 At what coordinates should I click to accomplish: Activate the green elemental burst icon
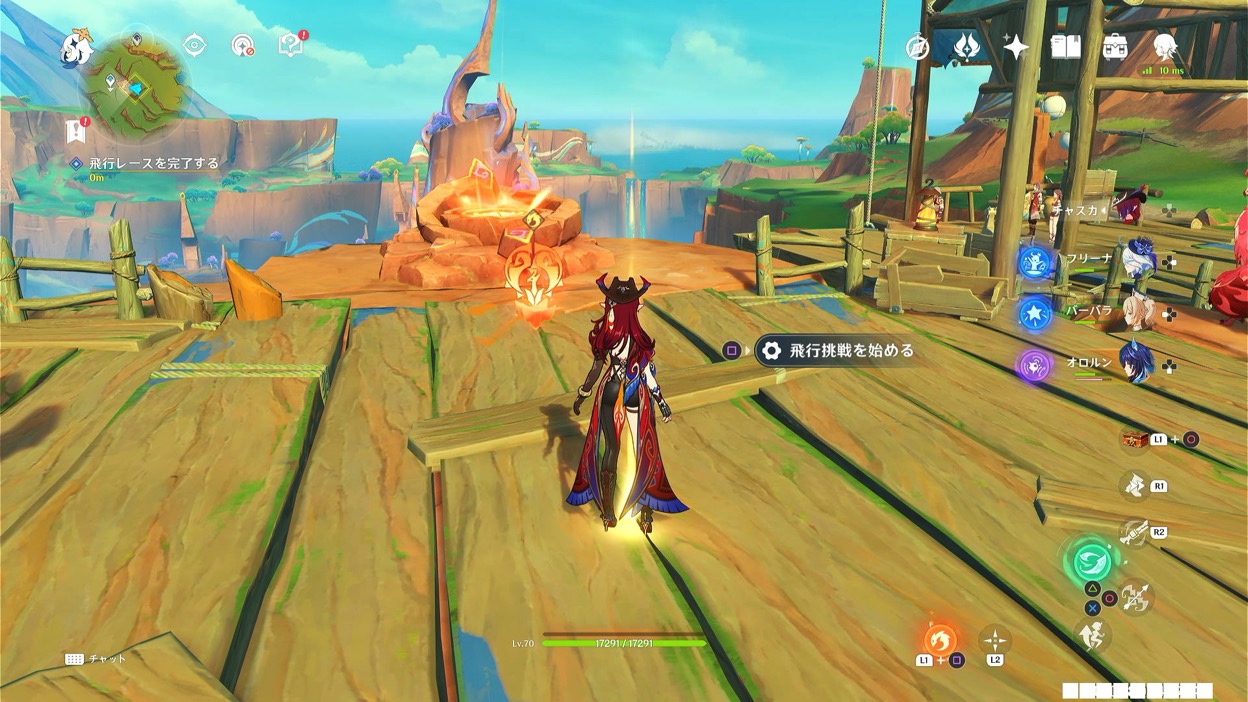[x=1091, y=560]
